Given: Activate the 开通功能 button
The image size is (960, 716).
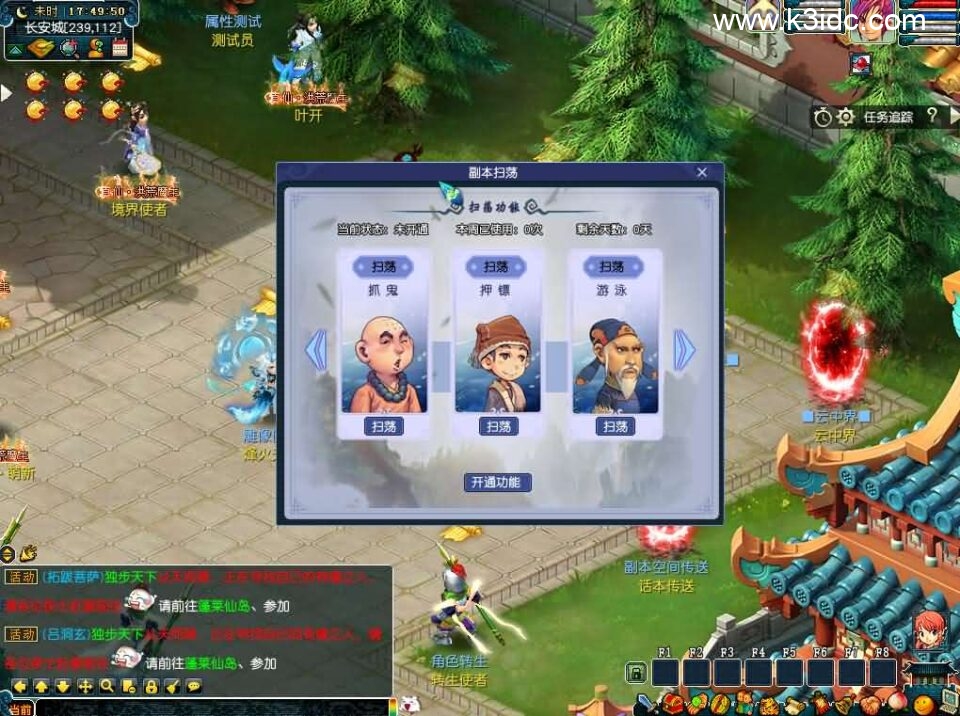Looking at the screenshot, I should (497, 482).
